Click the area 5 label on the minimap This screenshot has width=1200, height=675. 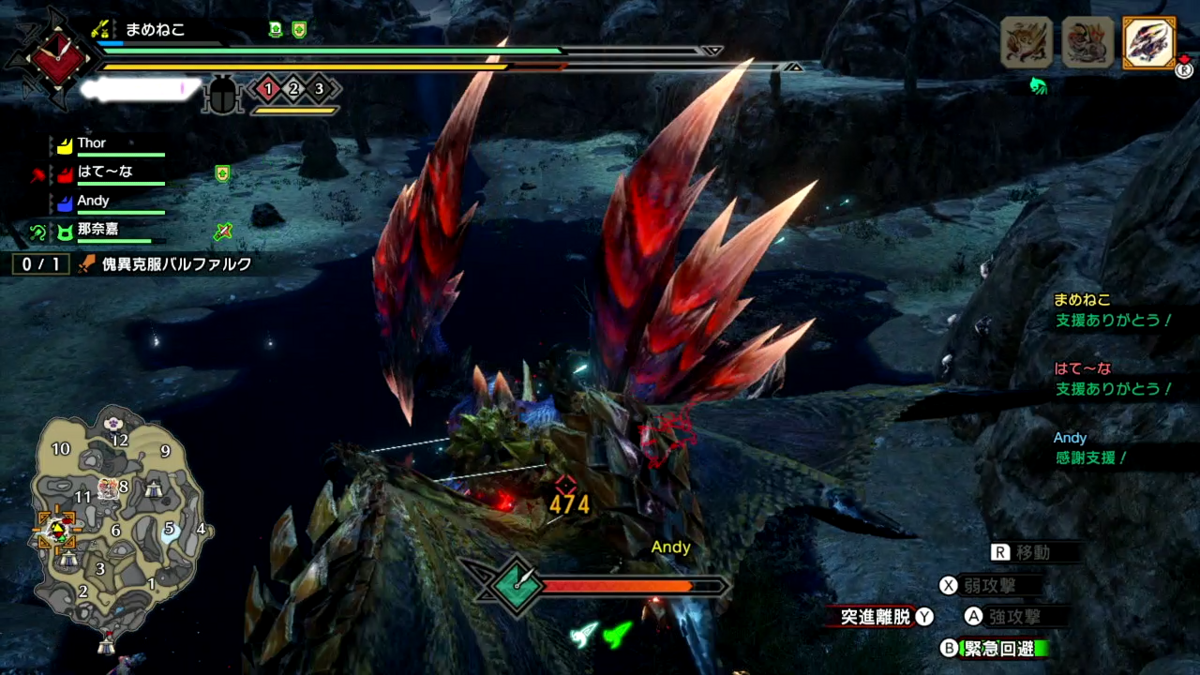pyautogui.click(x=169, y=527)
